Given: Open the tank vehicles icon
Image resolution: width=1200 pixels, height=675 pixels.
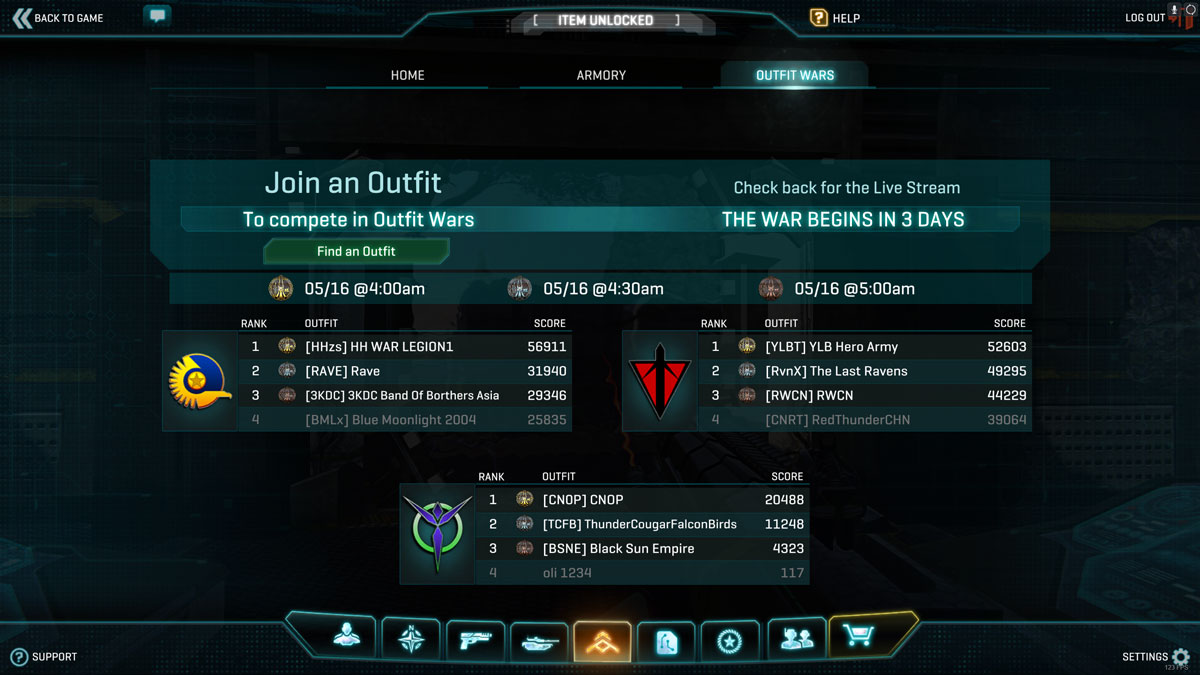Looking at the screenshot, I should pyautogui.click(x=539, y=641).
